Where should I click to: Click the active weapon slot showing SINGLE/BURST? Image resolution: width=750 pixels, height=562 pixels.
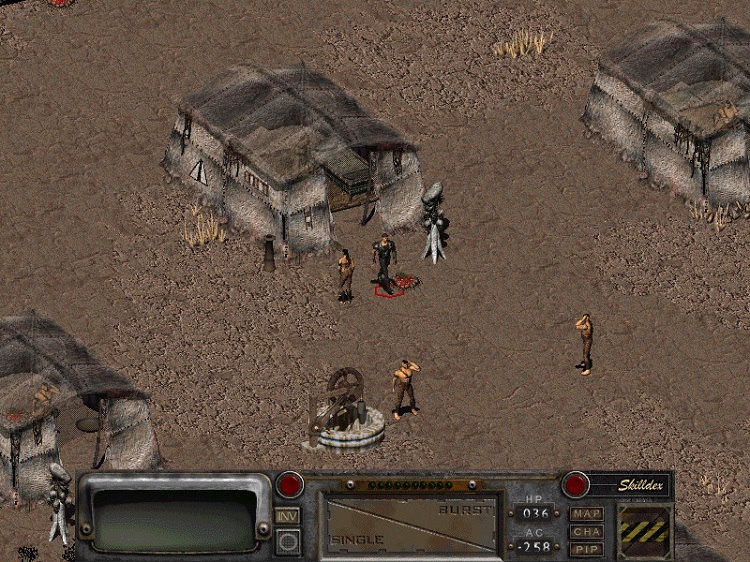point(412,524)
